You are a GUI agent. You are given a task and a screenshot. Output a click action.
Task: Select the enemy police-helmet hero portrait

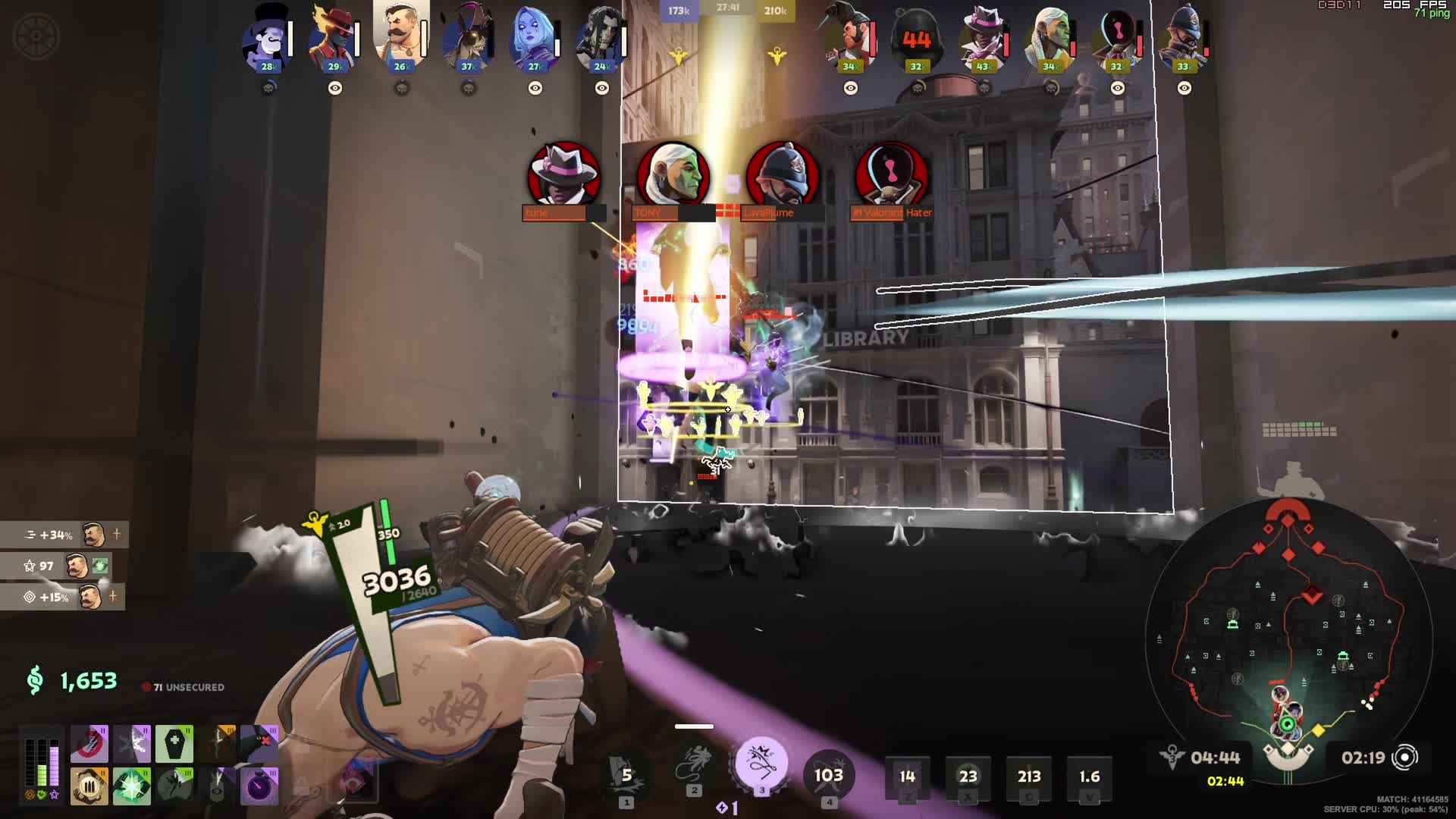pos(1184,39)
